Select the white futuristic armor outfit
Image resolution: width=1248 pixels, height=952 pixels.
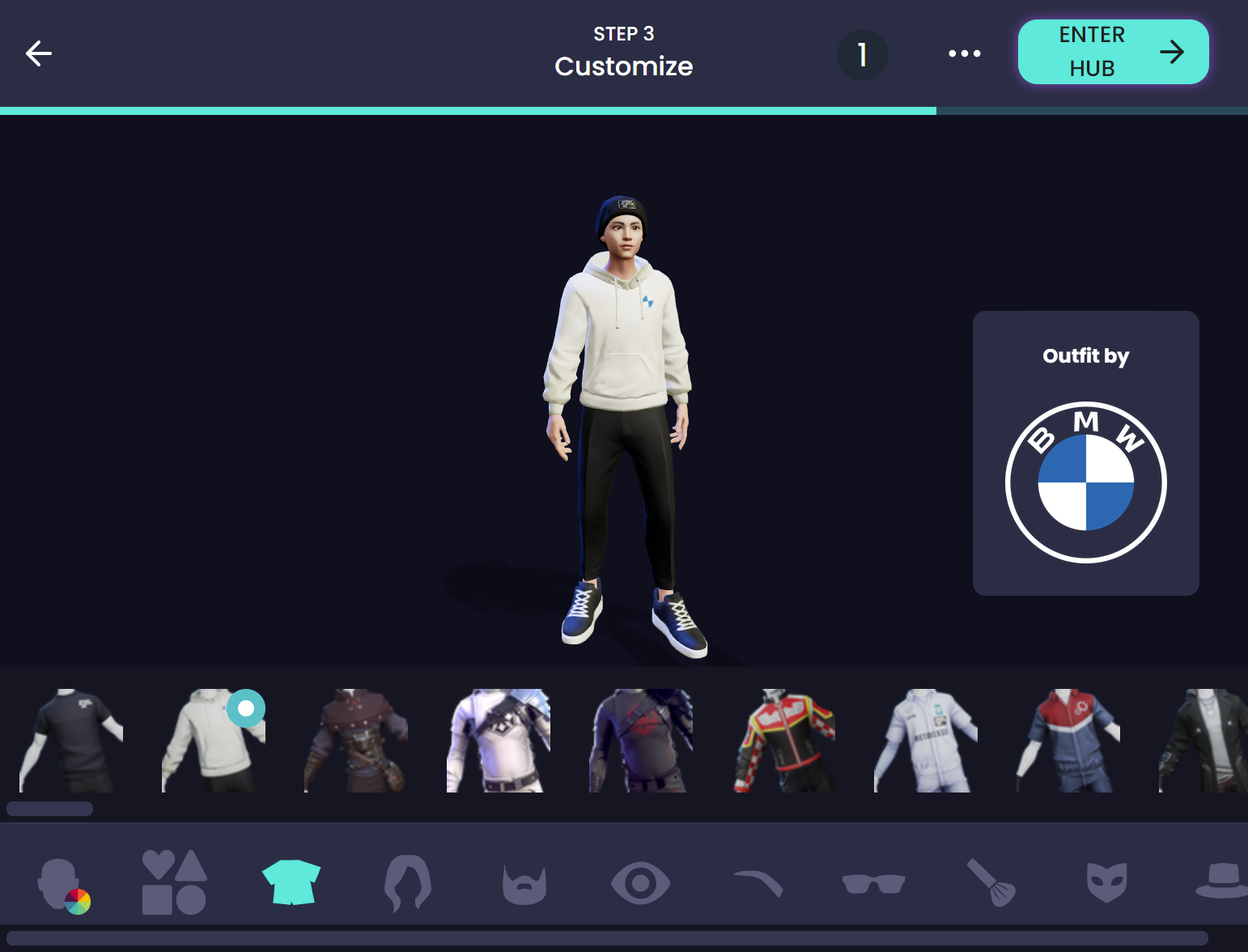499,741
